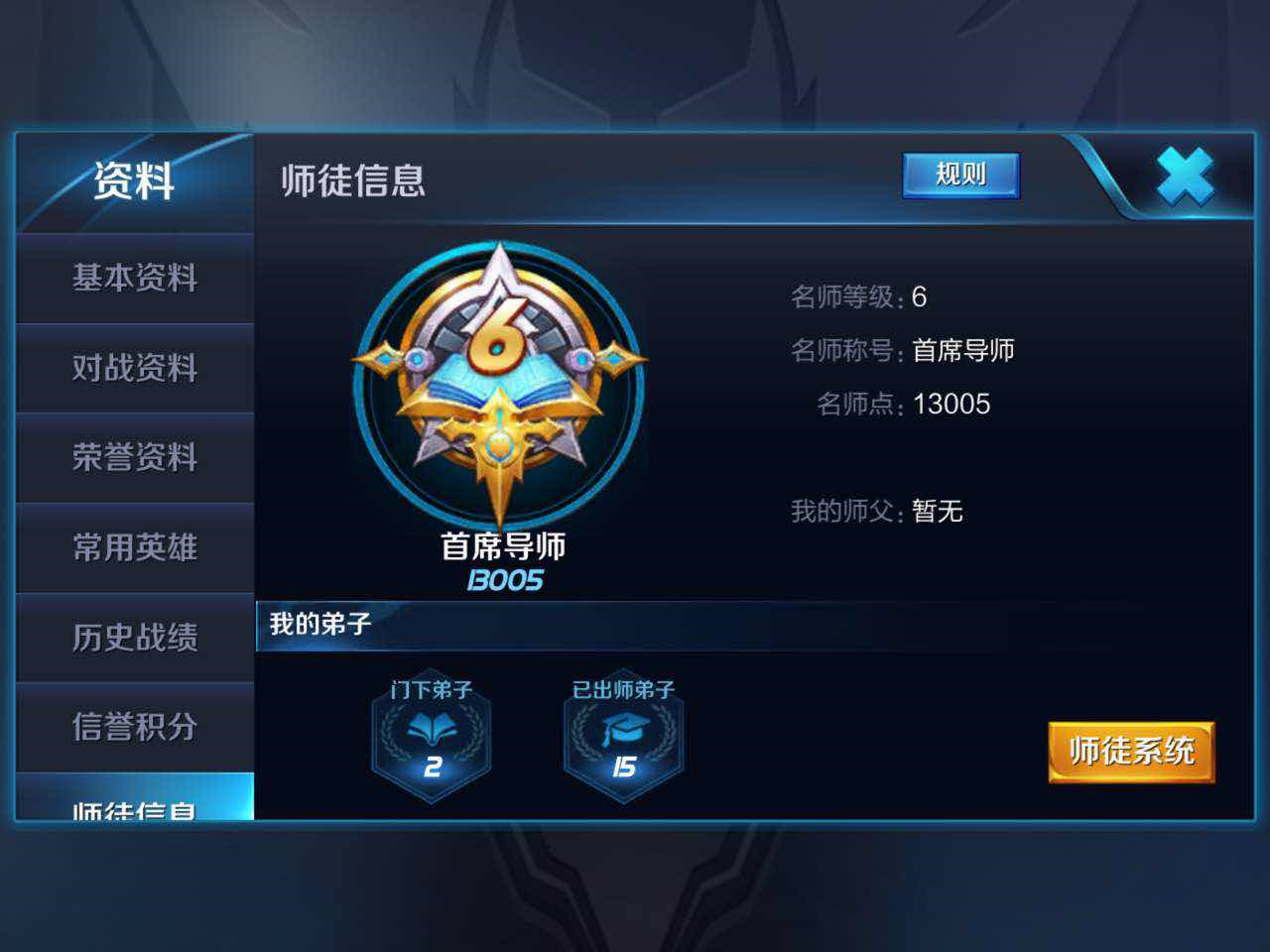Select the highlighted 师徒信息 sidebar item
Image resolution: width=1270 pixels, height=952 pixels.
[134, 808]
